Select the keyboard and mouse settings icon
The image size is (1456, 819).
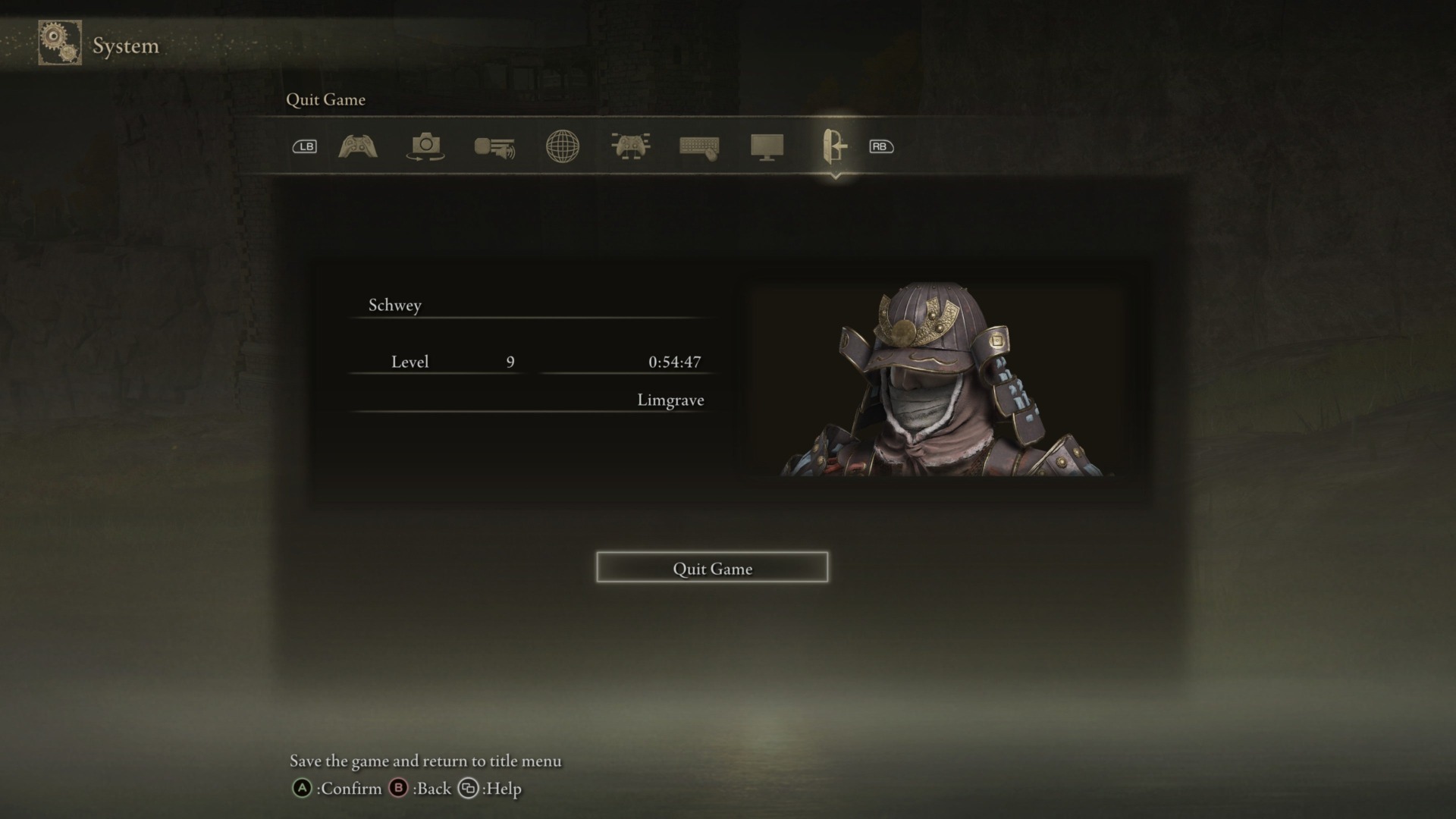pos(698,147)
